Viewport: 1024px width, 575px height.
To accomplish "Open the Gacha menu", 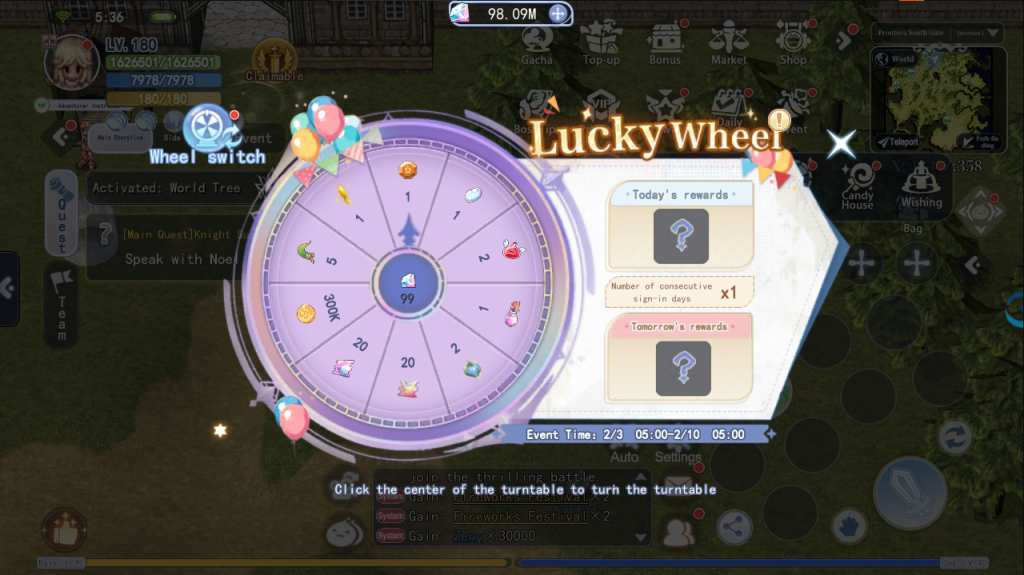I will click(537, 44).
